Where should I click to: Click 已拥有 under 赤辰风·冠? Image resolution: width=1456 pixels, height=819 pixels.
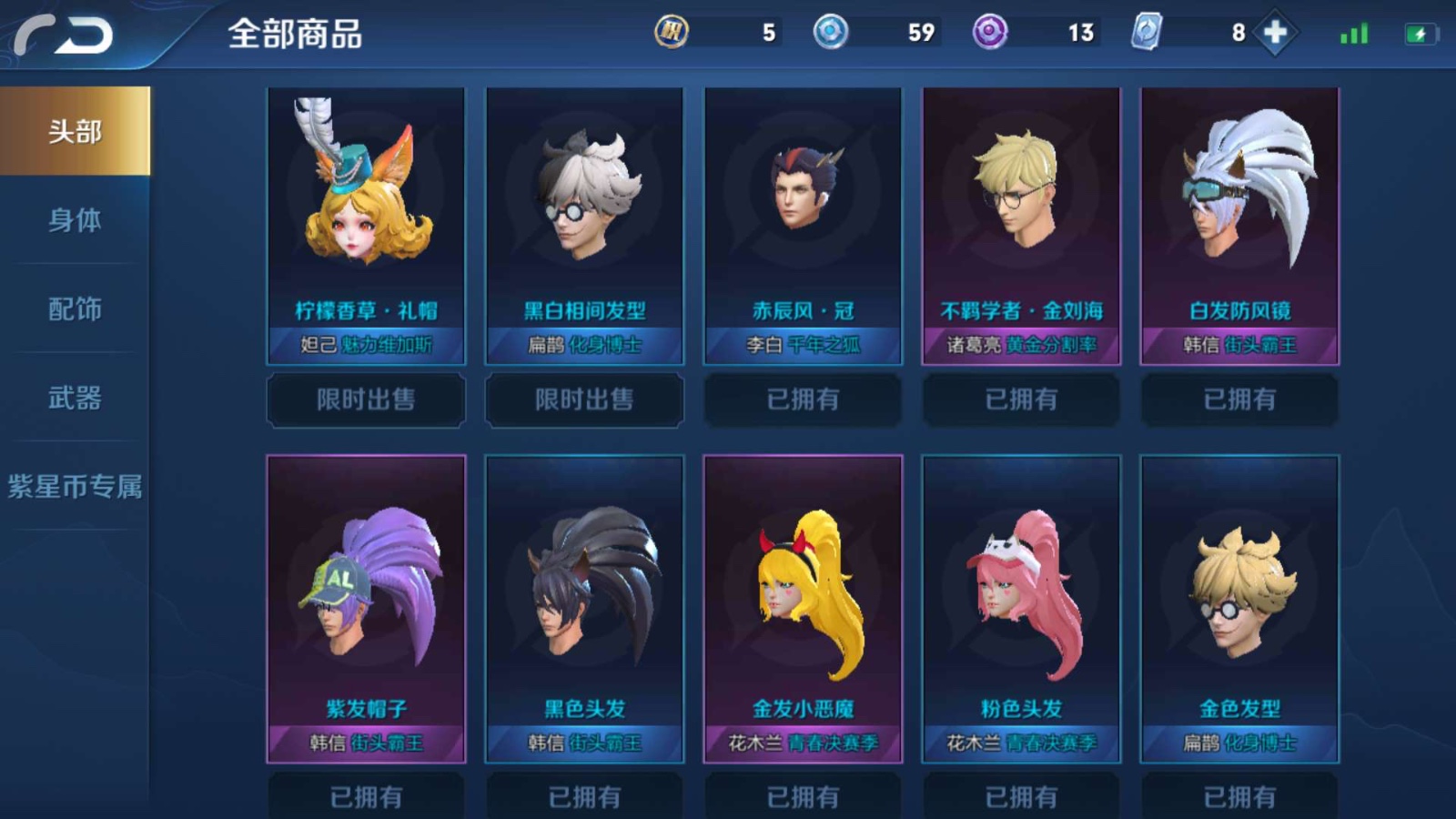point(802,400)
